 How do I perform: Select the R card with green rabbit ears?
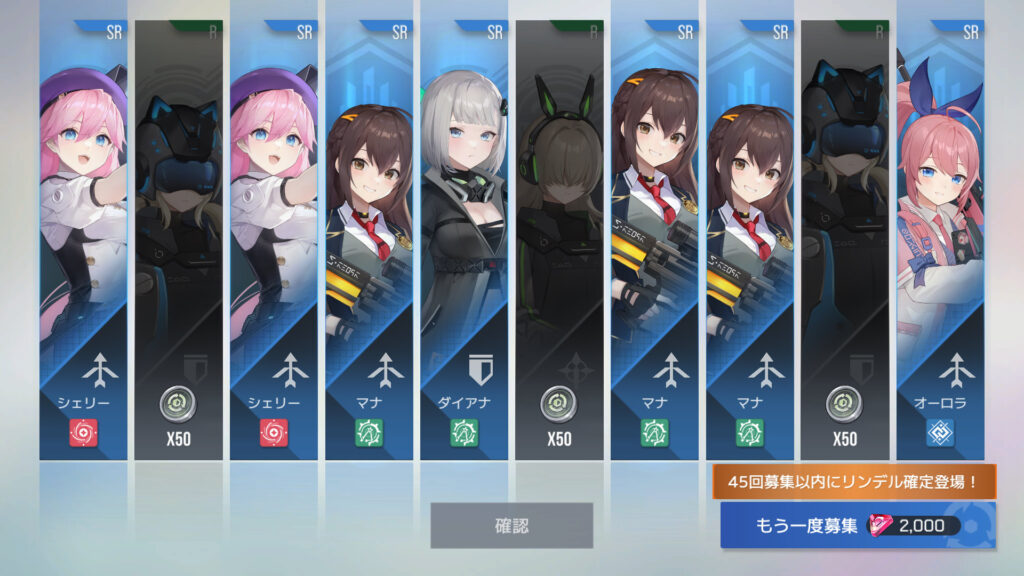(559, 240)
